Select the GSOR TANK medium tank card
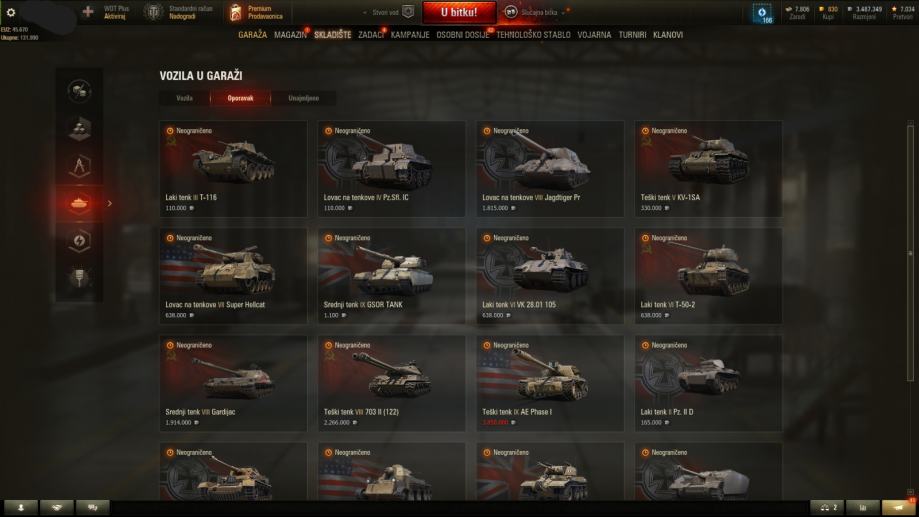This screenshot has width=919, height=517. click(x=391, y=275)
